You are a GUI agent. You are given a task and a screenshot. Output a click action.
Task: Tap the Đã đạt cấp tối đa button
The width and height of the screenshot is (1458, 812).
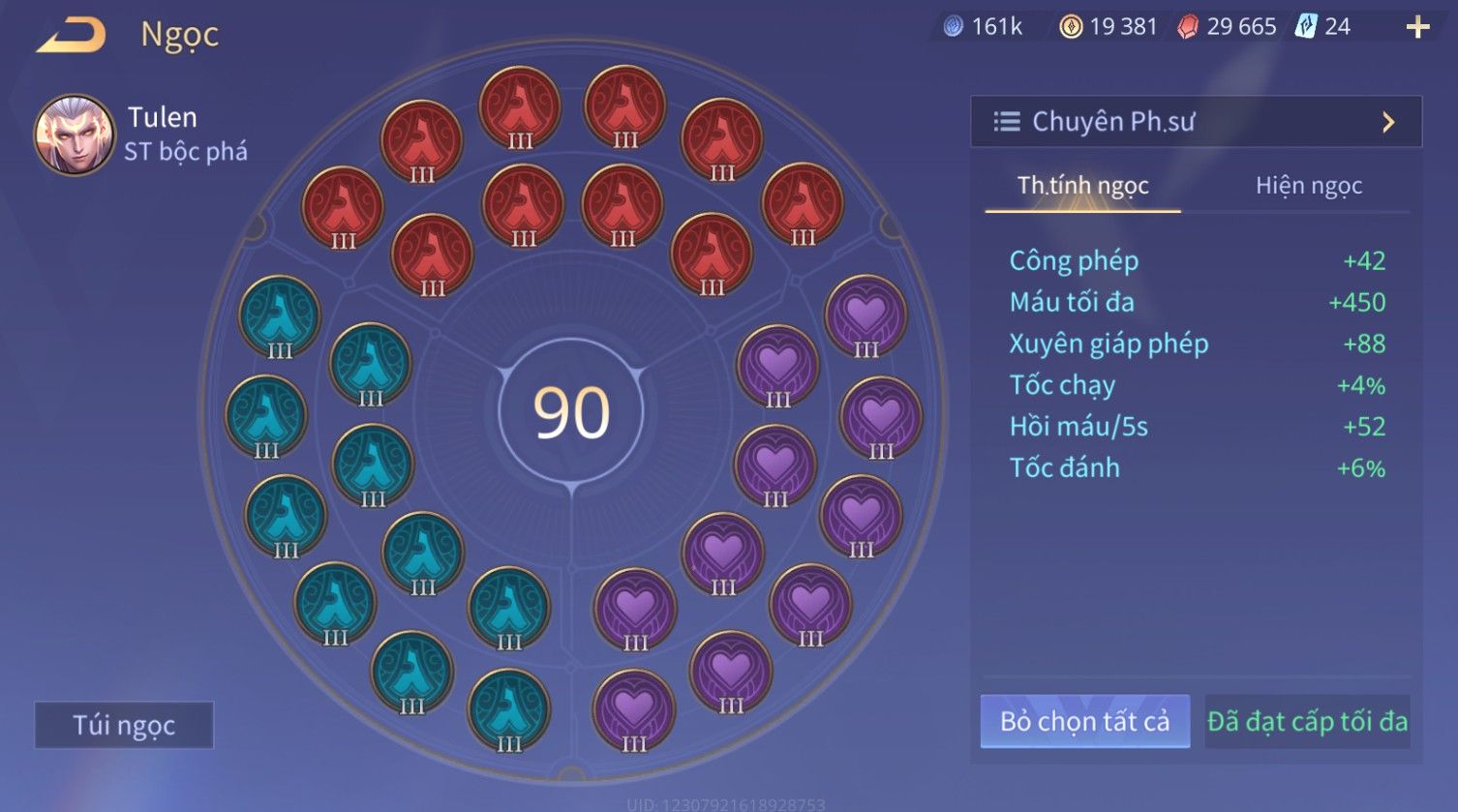click(1307, 721)
